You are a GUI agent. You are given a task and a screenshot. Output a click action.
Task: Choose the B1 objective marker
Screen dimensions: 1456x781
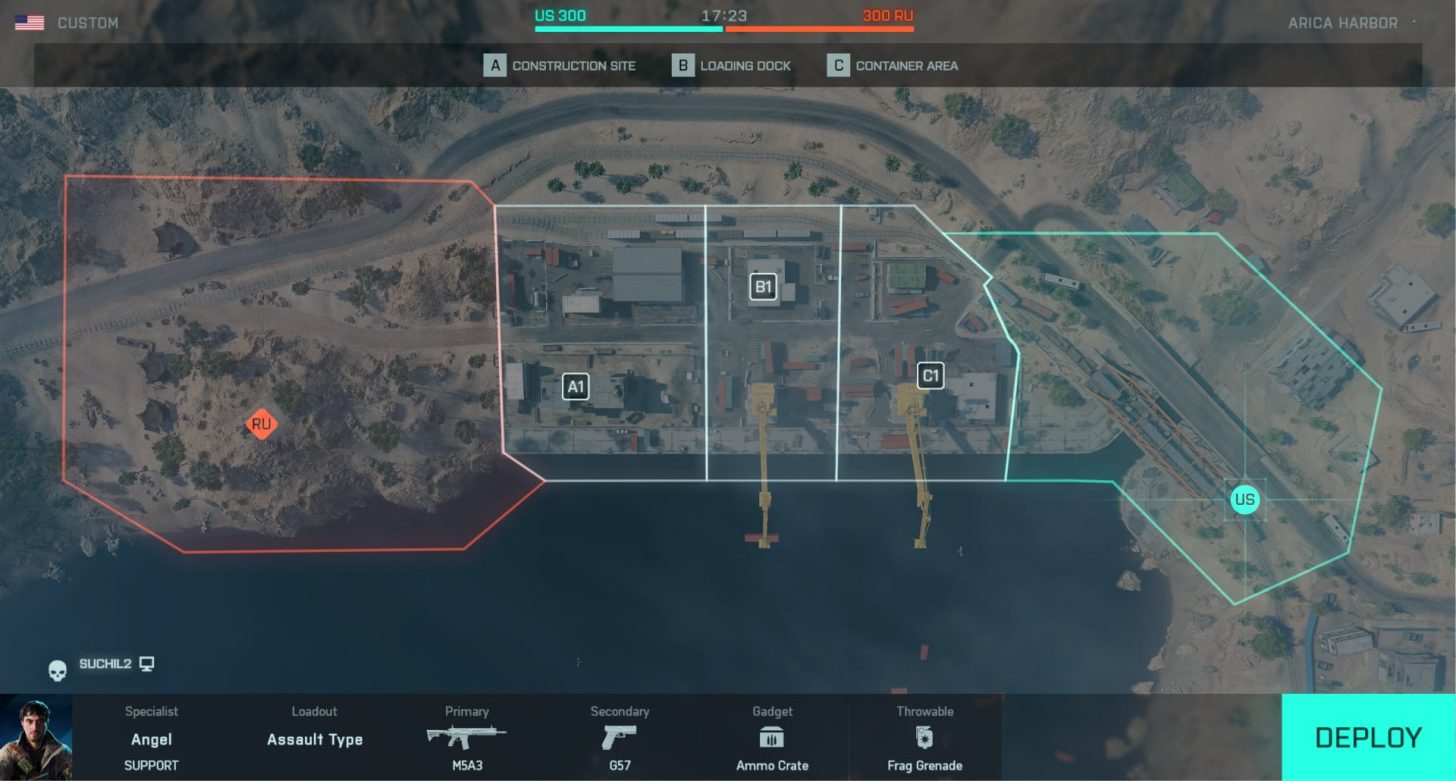(763, 288)
